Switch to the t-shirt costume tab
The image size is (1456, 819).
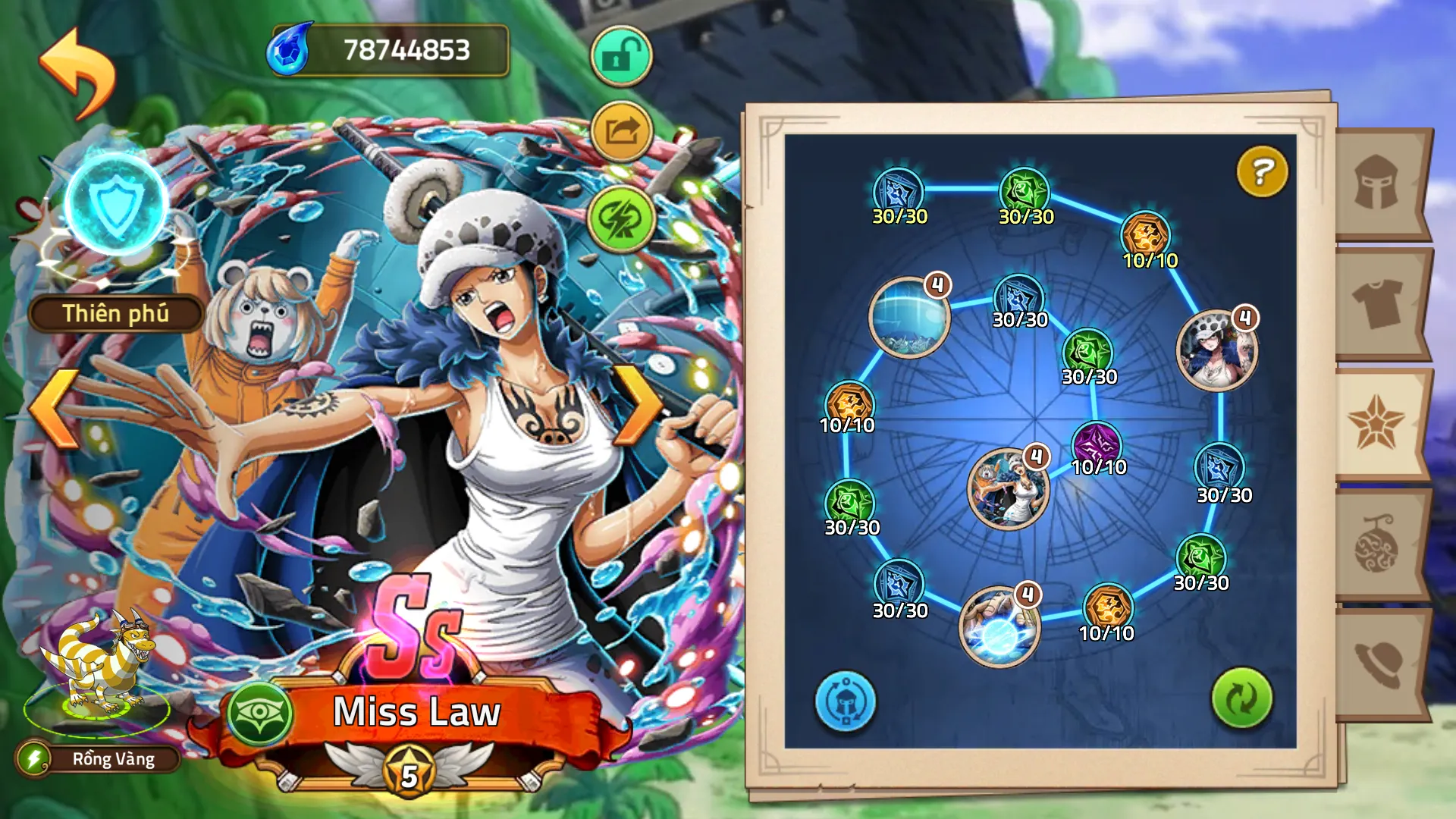[x=1377, y=303]
